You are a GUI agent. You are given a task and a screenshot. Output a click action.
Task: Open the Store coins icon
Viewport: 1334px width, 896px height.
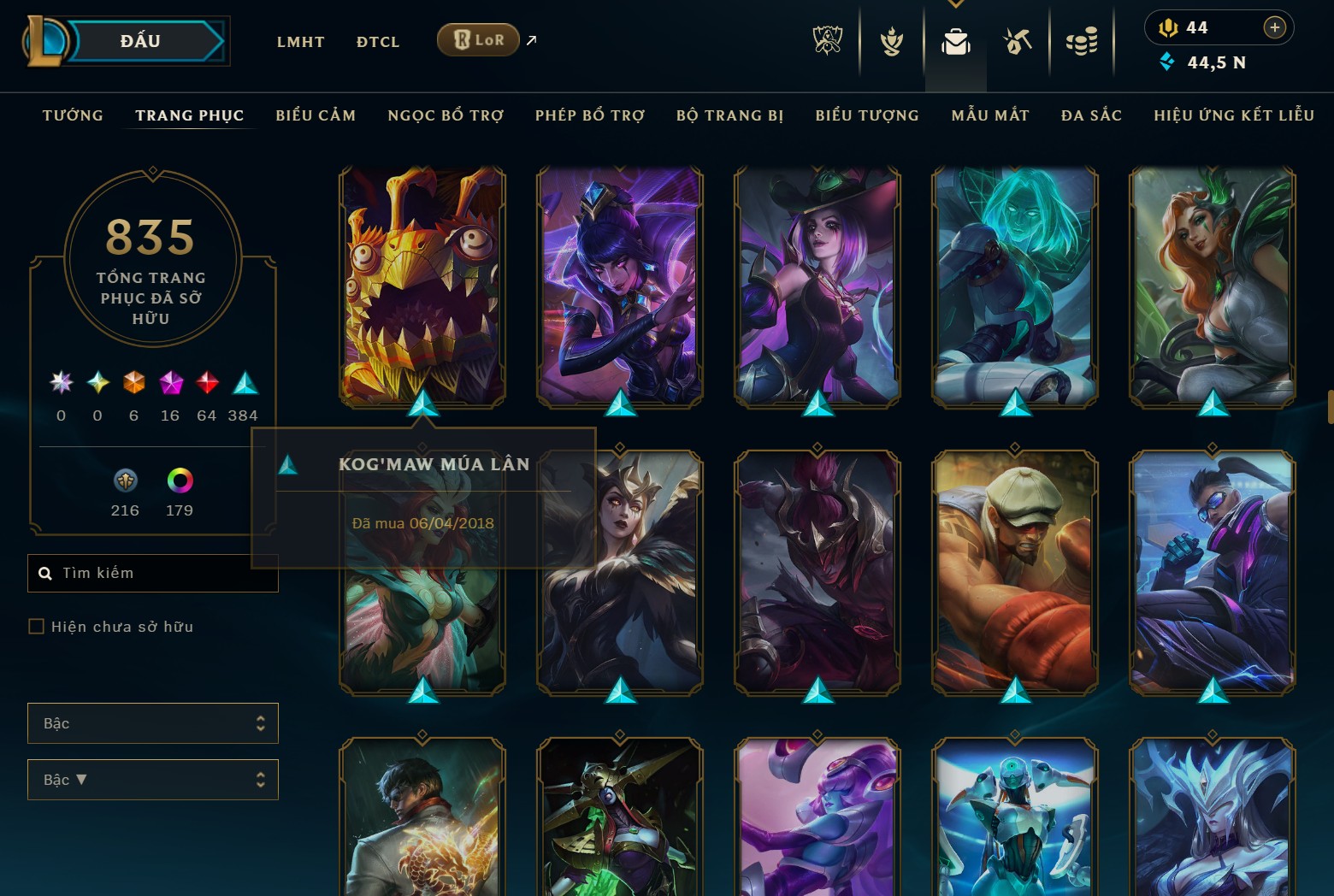1082,40
